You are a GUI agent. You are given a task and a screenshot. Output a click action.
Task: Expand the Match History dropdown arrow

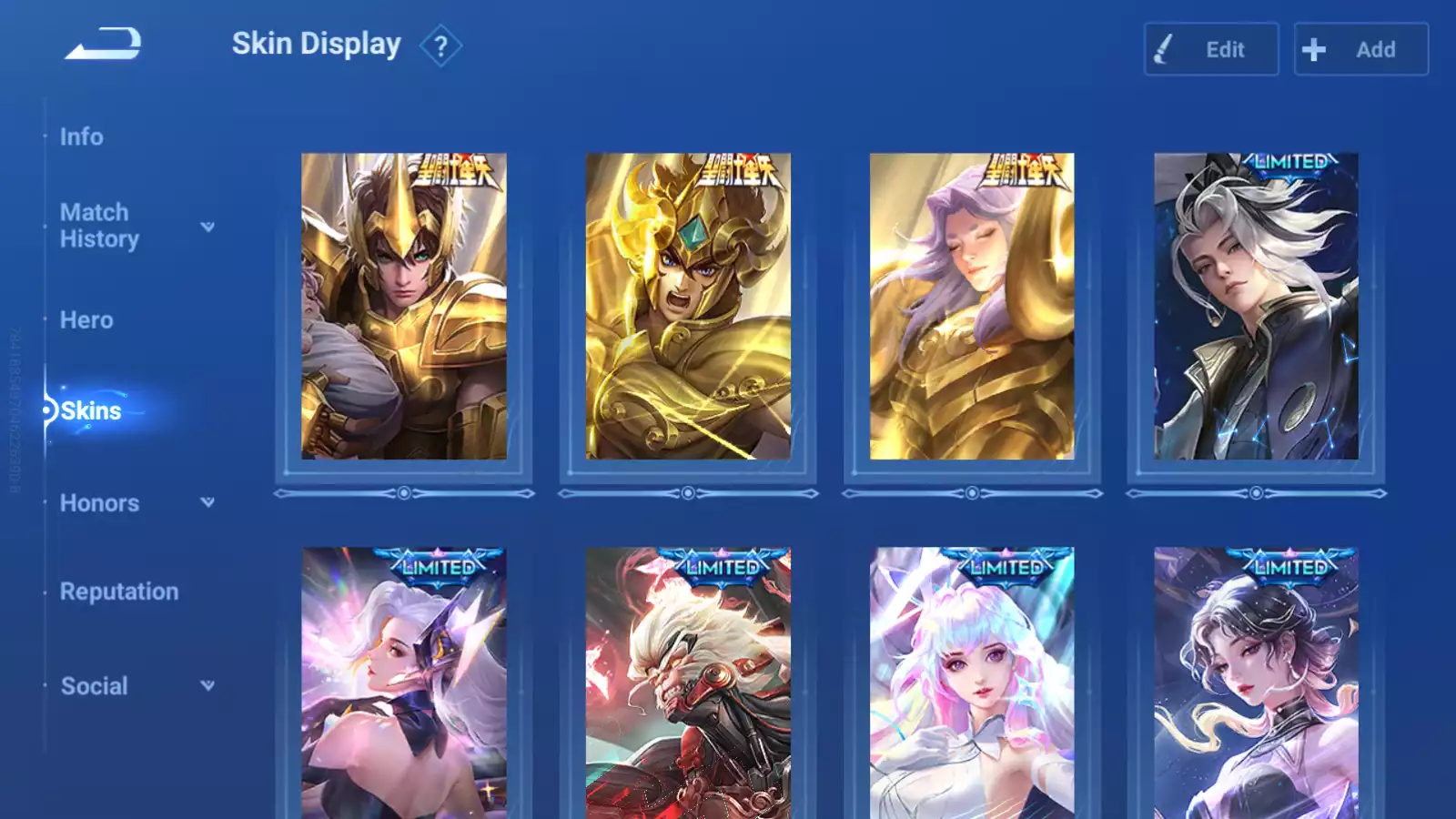coord(207,227)
